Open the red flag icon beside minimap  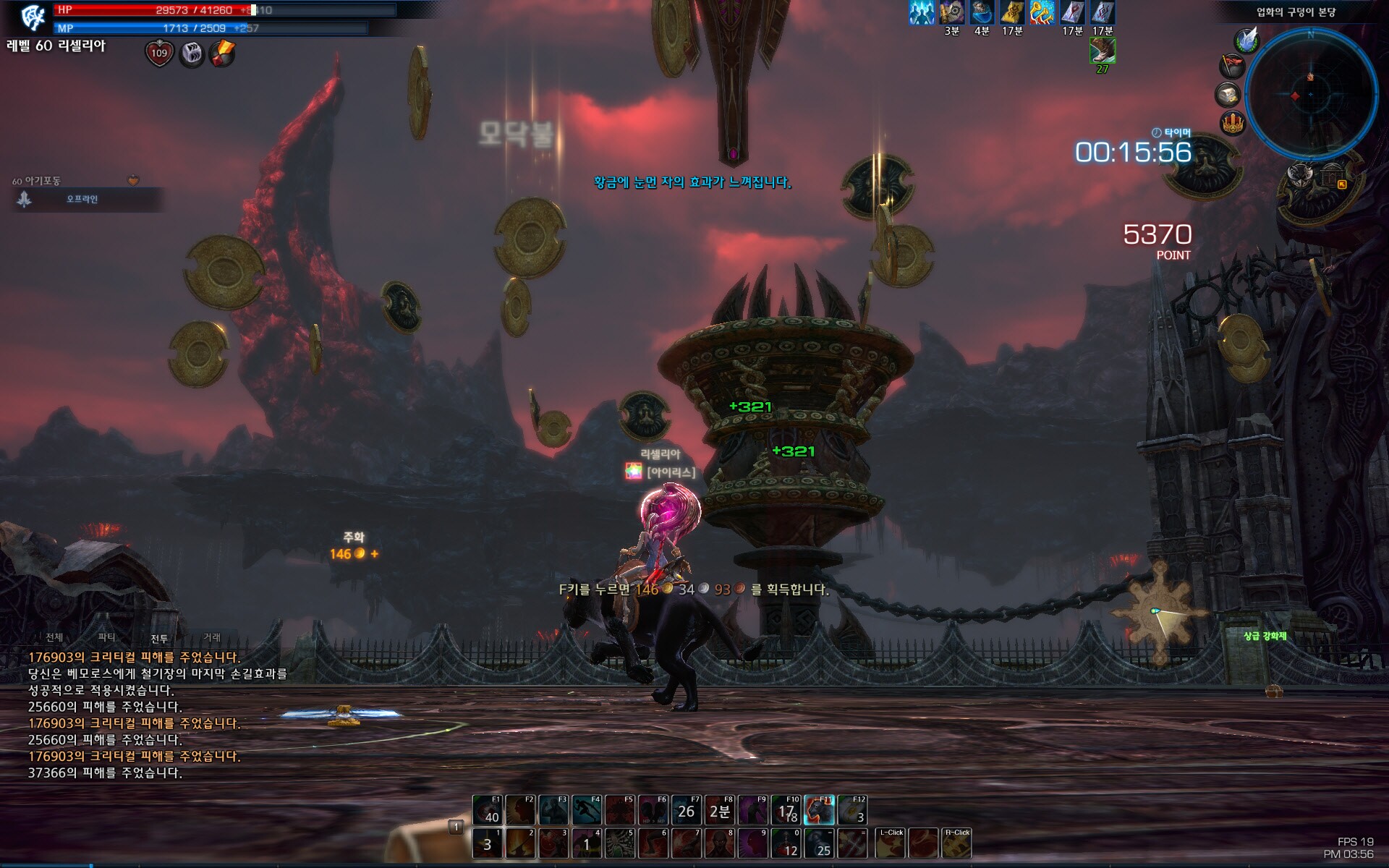pyautogui.click(x=1231, y=67)
